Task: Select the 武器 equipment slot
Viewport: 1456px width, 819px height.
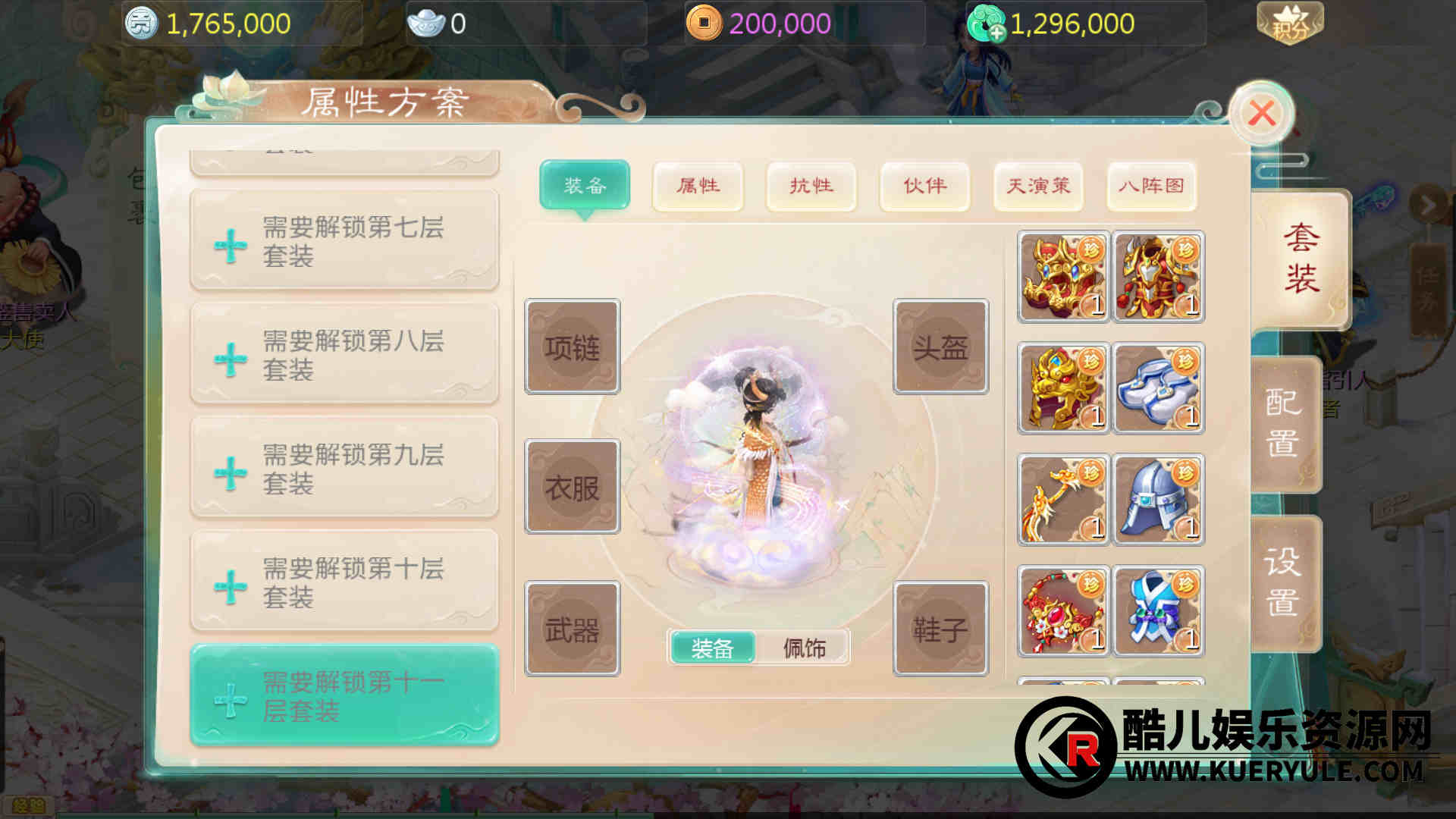Action: pyautogui.click(x=573, y=629)
